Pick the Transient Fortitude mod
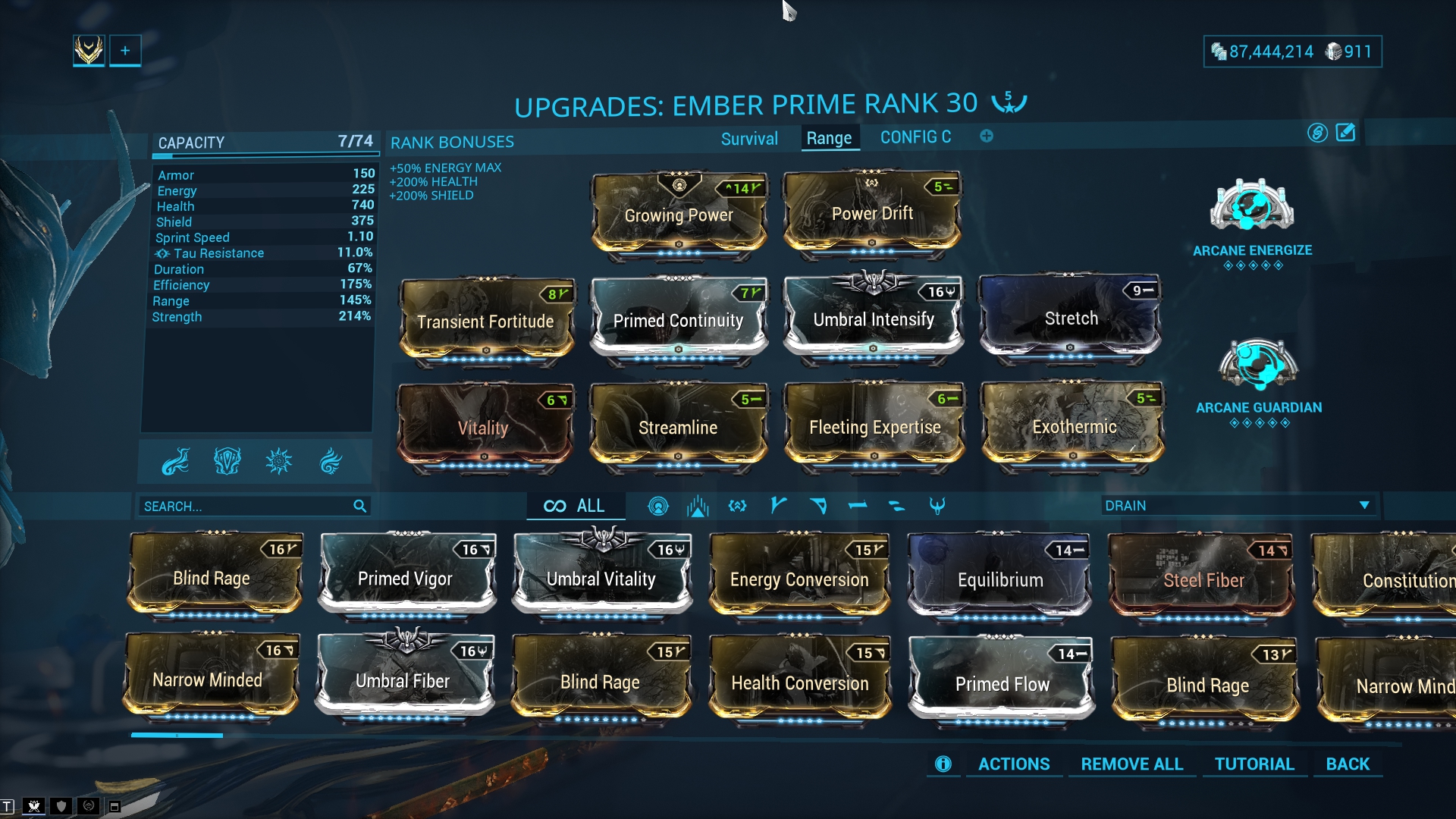This screenshot has height=819, width=1456. [485, 322]
